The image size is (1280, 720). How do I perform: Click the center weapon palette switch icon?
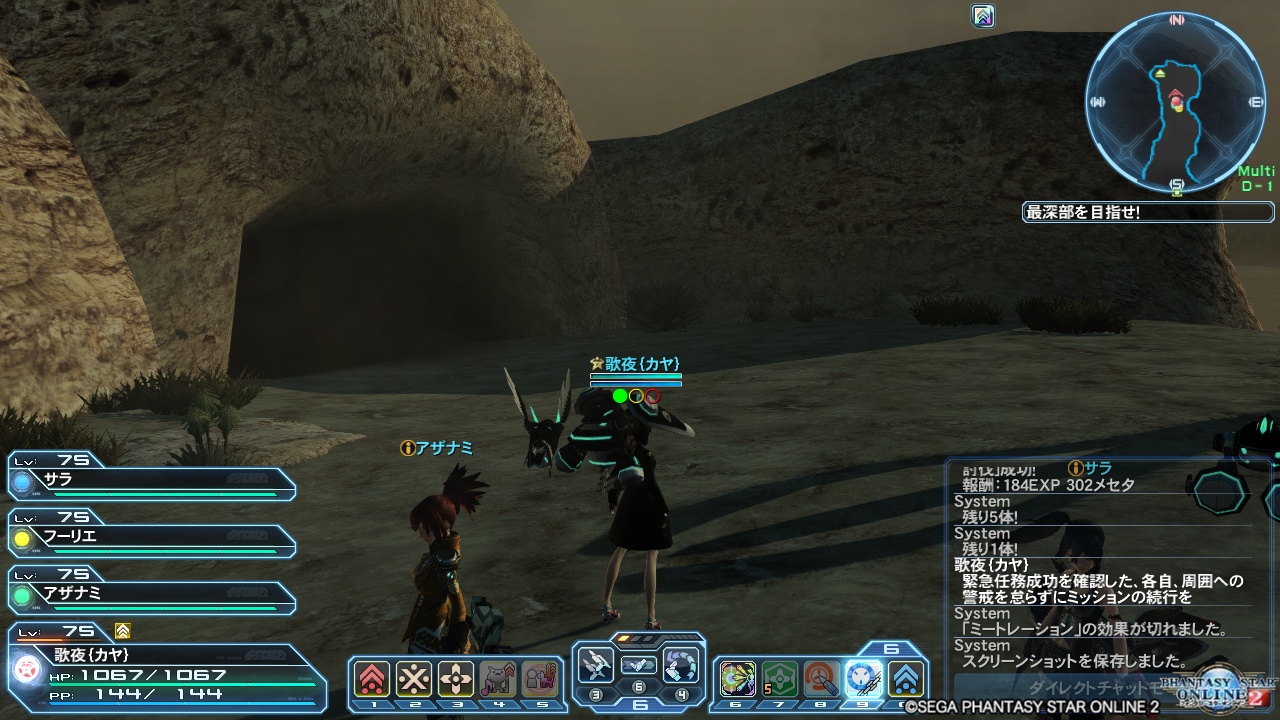[638, 665]
